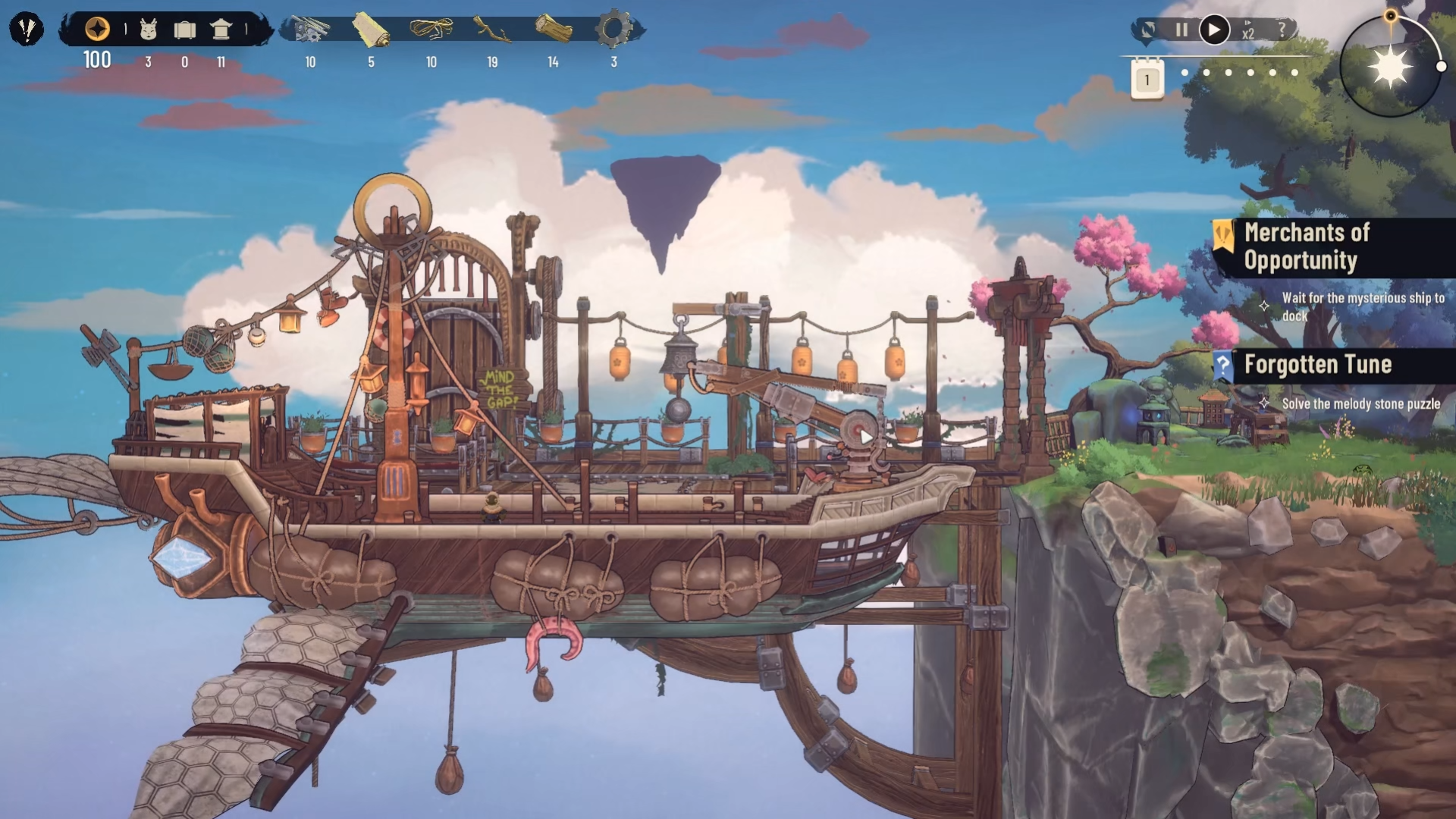Click the gear cog resource icon
This screenshot has width=1456, height=819.
click(x=613, y=30)
